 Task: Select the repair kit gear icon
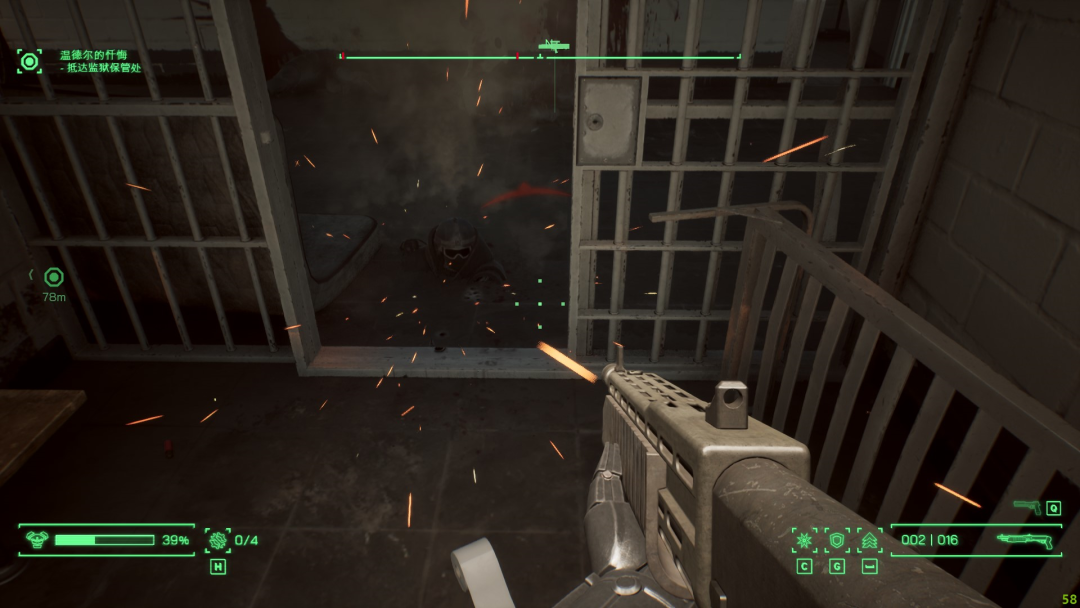217,540
